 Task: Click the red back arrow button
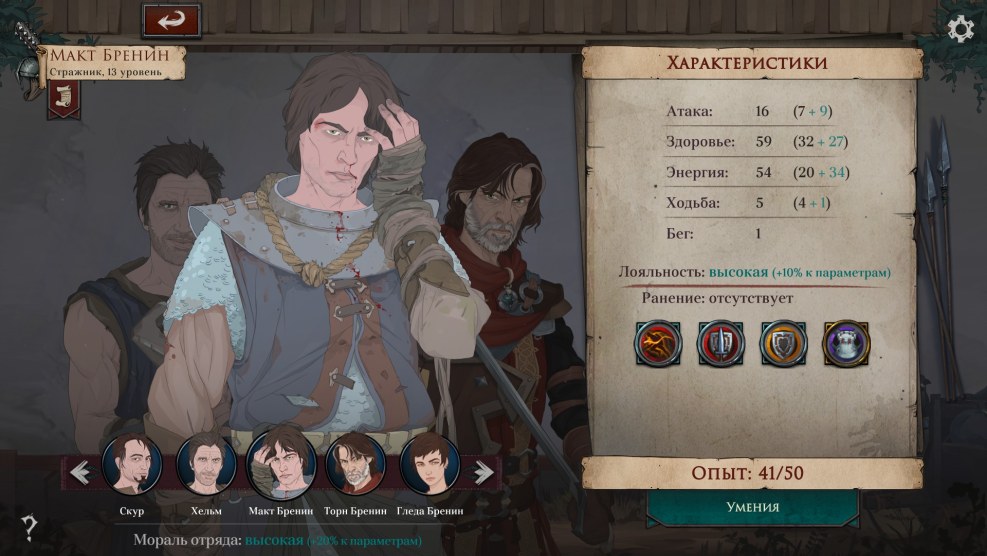coord(171,21)
